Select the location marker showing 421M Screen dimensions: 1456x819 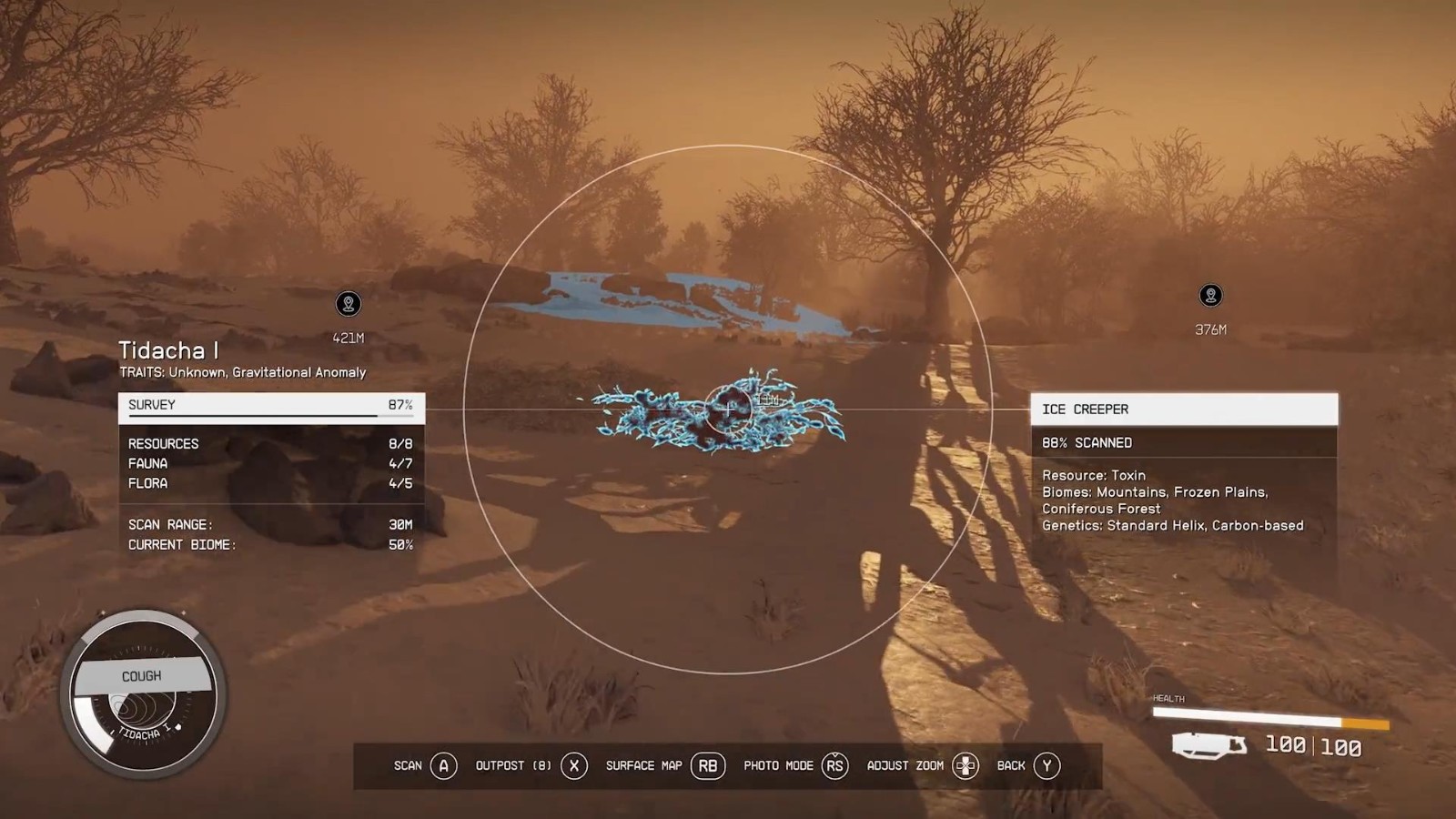click(348, 304)
